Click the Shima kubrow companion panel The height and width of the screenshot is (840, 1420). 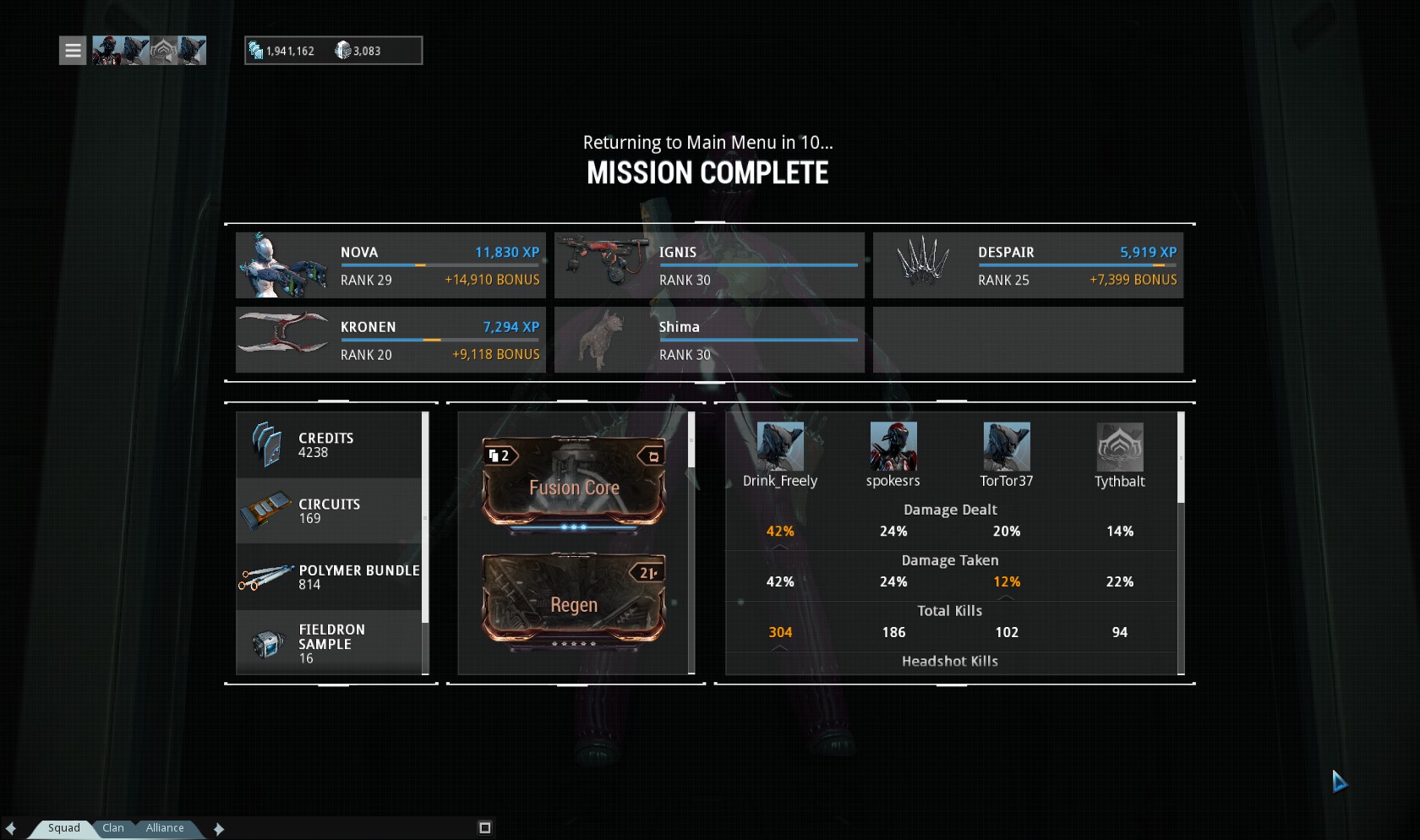[709, 340]
